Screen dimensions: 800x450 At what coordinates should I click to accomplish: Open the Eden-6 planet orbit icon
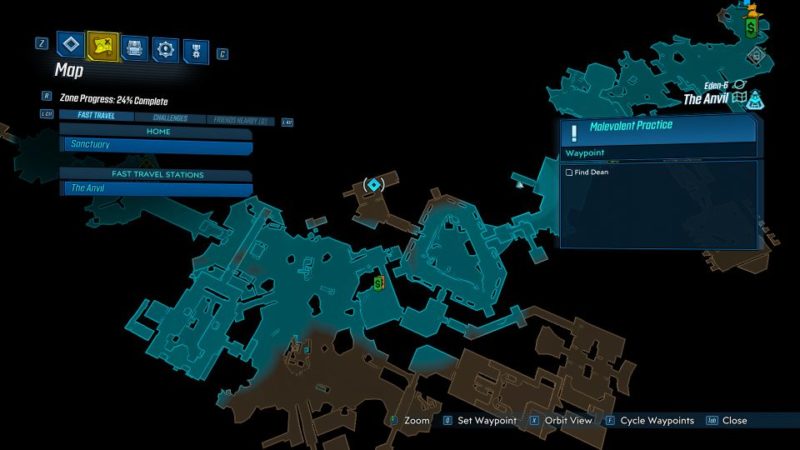pyautogui.click(x=740, y=86)
